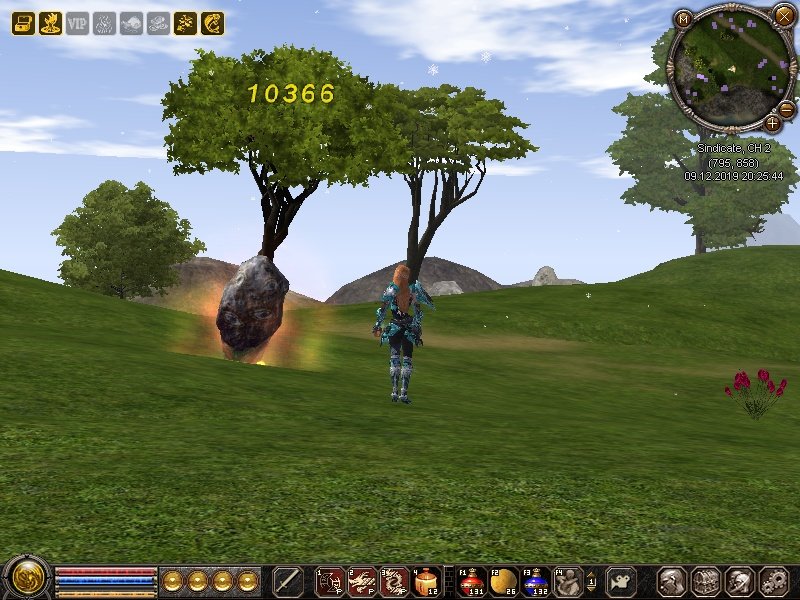This screenshot has height=600, width=800.
Task: Open system options with the gears button
Action: 774,580
